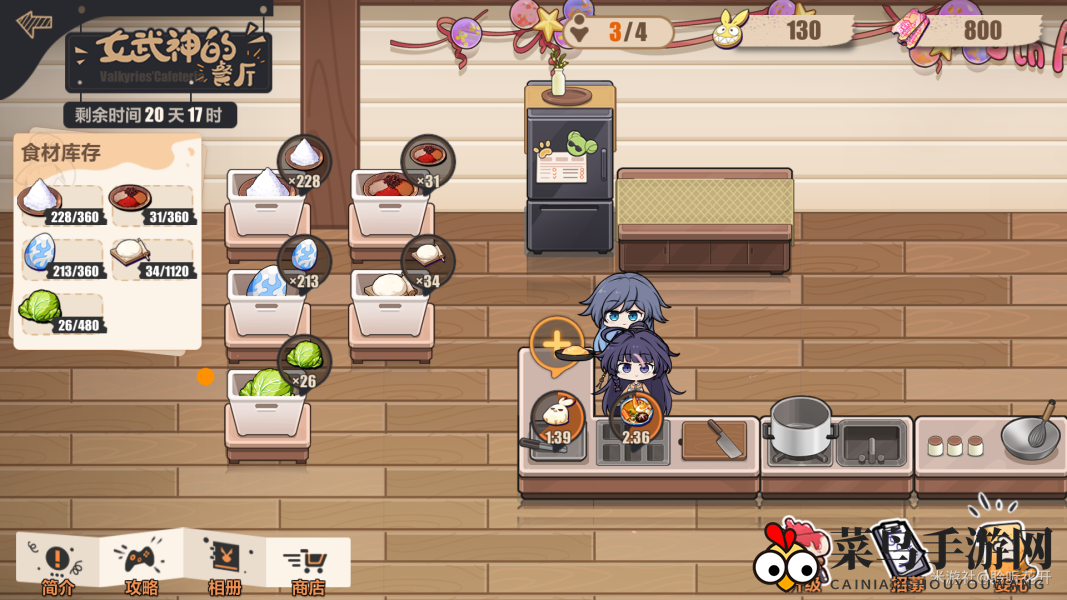Pick the white powder ingredient bubble ×228
Screen dimensions: 1067x600
[304, 161]
